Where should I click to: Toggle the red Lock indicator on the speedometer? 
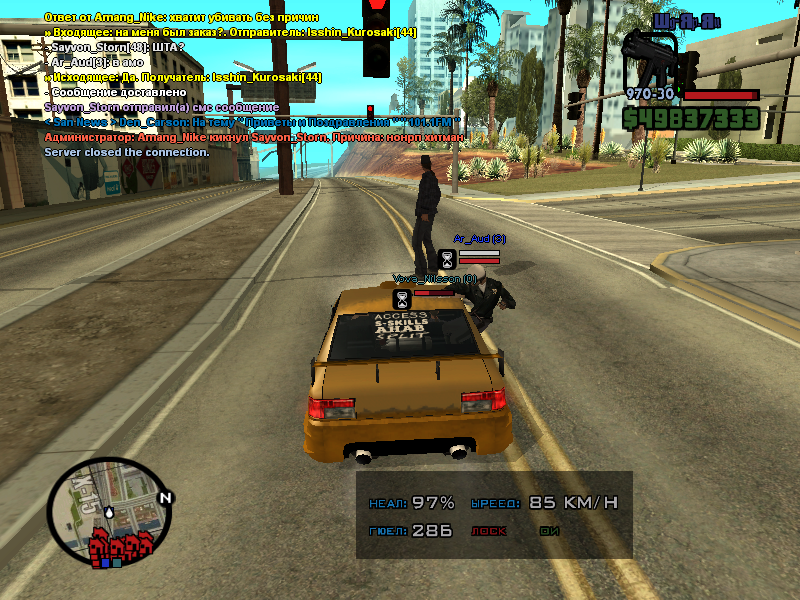point(489,532)
